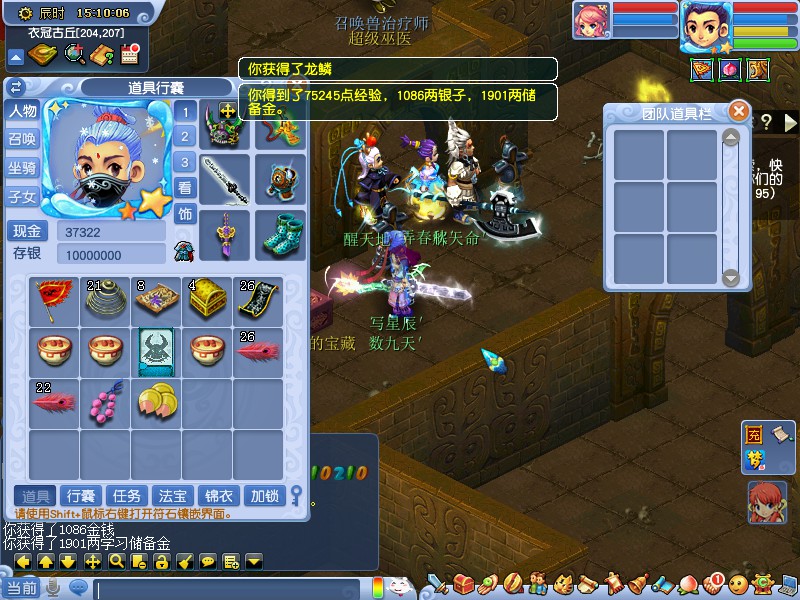Click the red-haired character avatar button
The height and width of the screenshot is (600, 800).
[767, 502]
